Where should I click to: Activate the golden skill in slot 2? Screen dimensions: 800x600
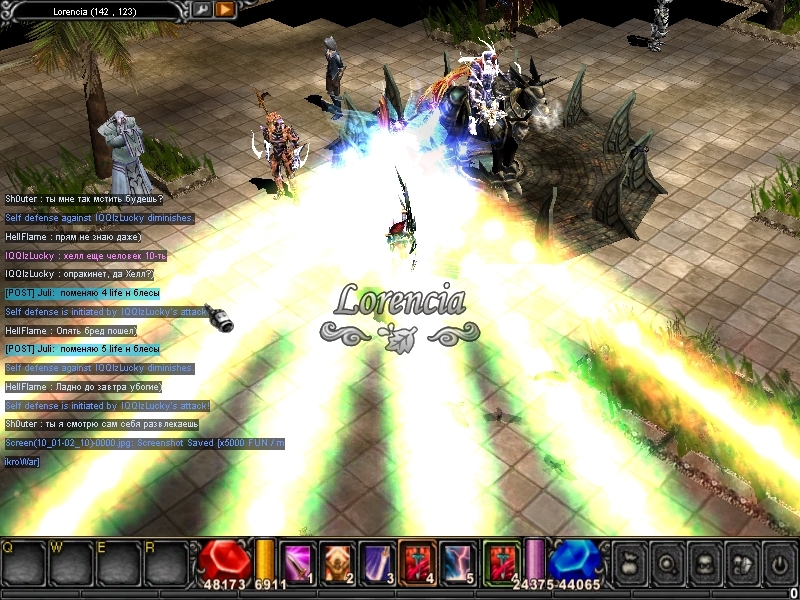(335, 559)
